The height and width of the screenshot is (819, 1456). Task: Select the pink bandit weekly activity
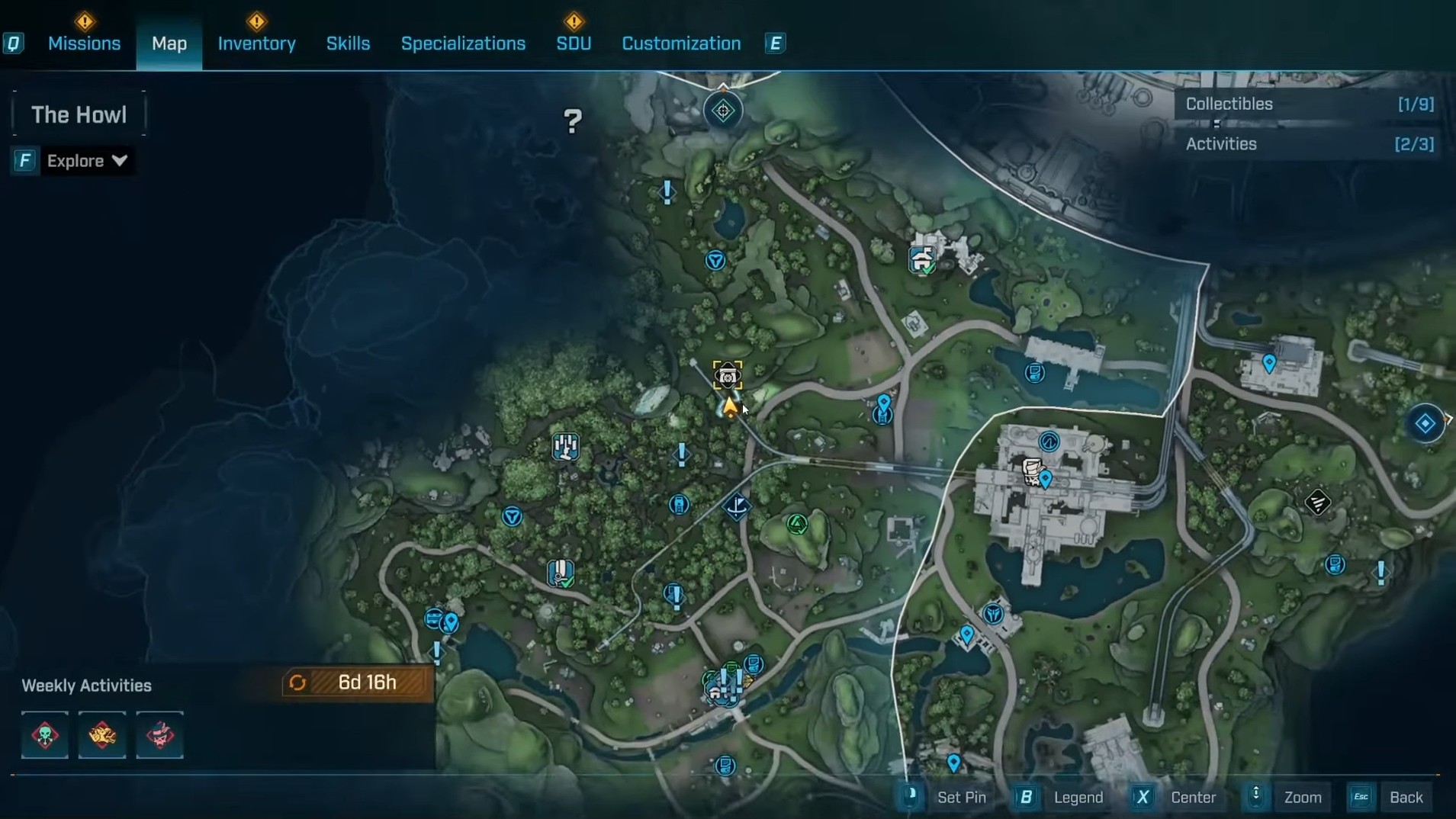[x=159, y=735]
